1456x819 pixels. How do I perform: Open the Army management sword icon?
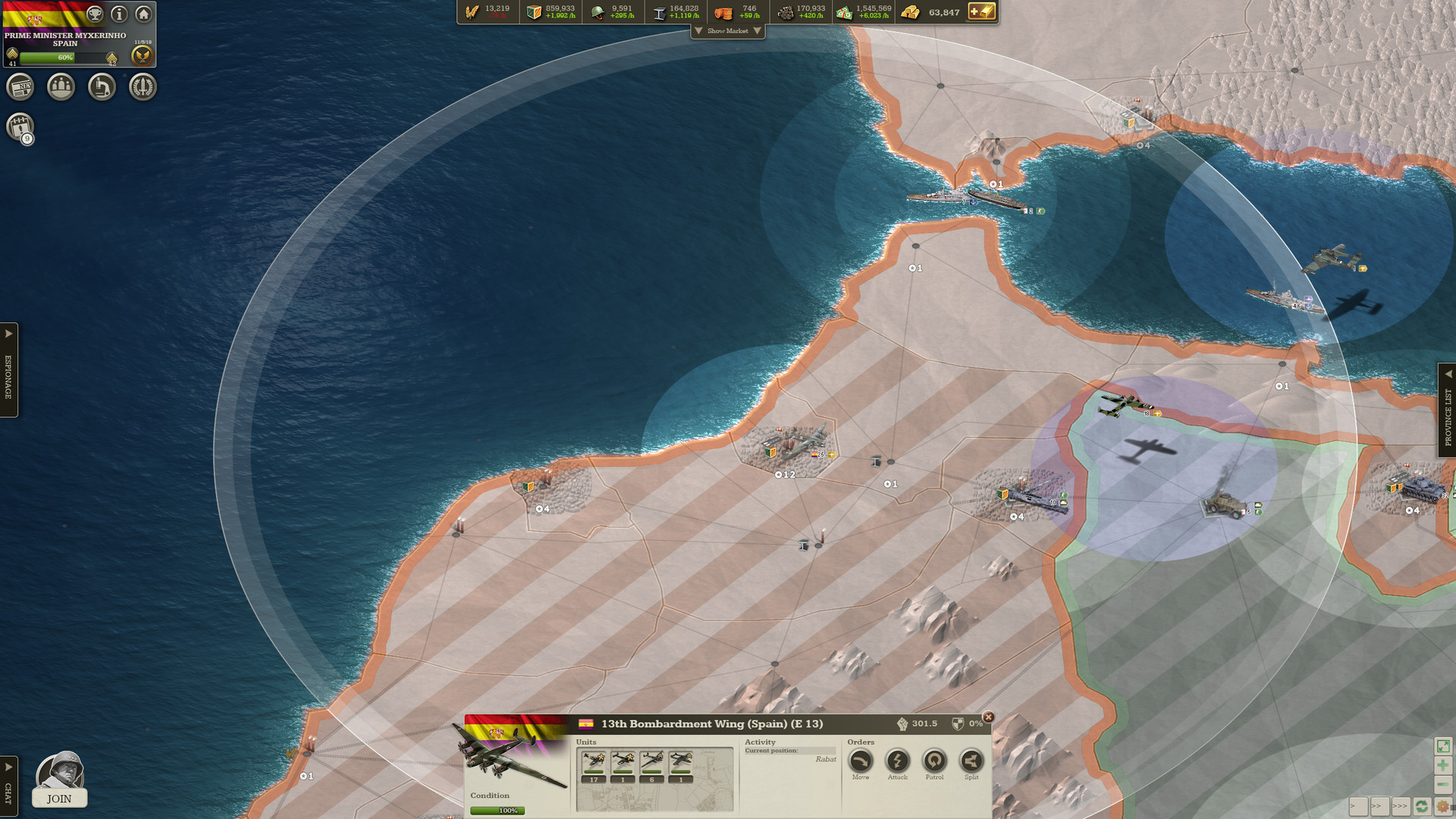(x=143, y=87)
